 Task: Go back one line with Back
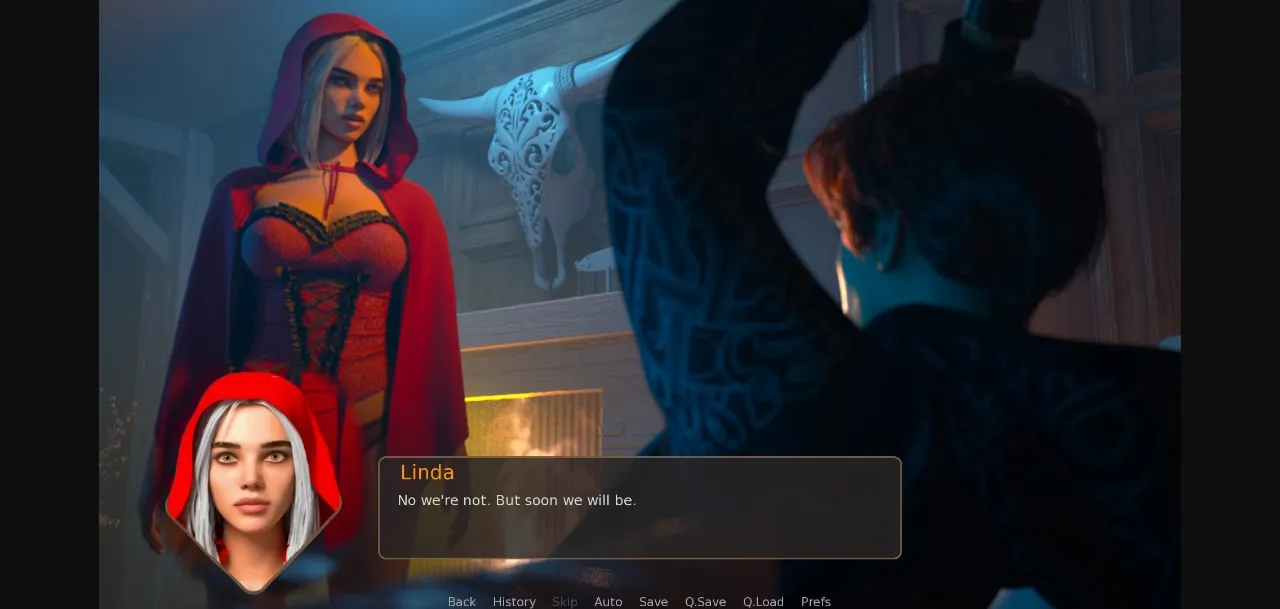click(x=461, y=601)
